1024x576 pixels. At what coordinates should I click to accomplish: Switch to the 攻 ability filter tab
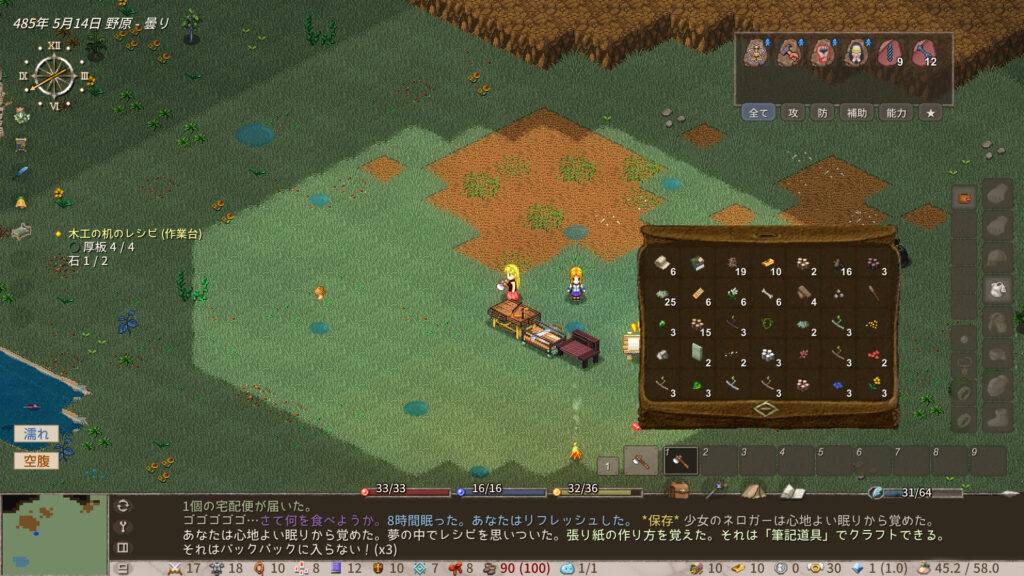(793, 113)
